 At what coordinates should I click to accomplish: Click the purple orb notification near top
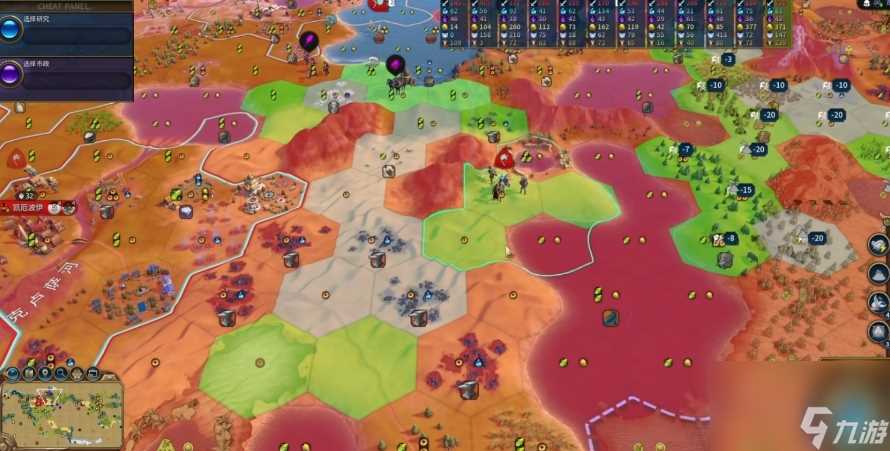[x=309, y=41]
